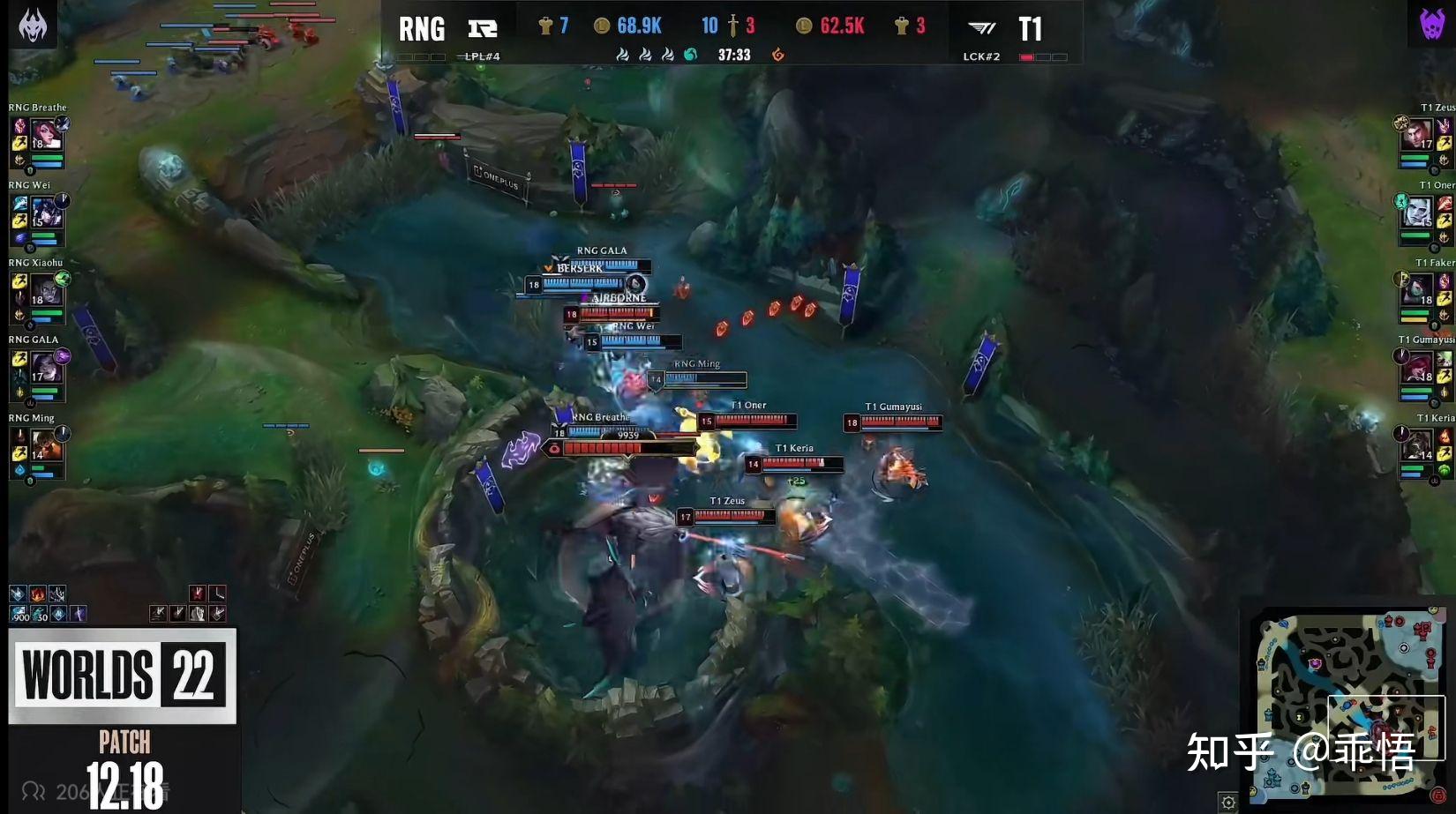This screenshot has width=1456, height=814.
Task: Click the ocean drake icon near the timer
Action: (x=691, y=54)
